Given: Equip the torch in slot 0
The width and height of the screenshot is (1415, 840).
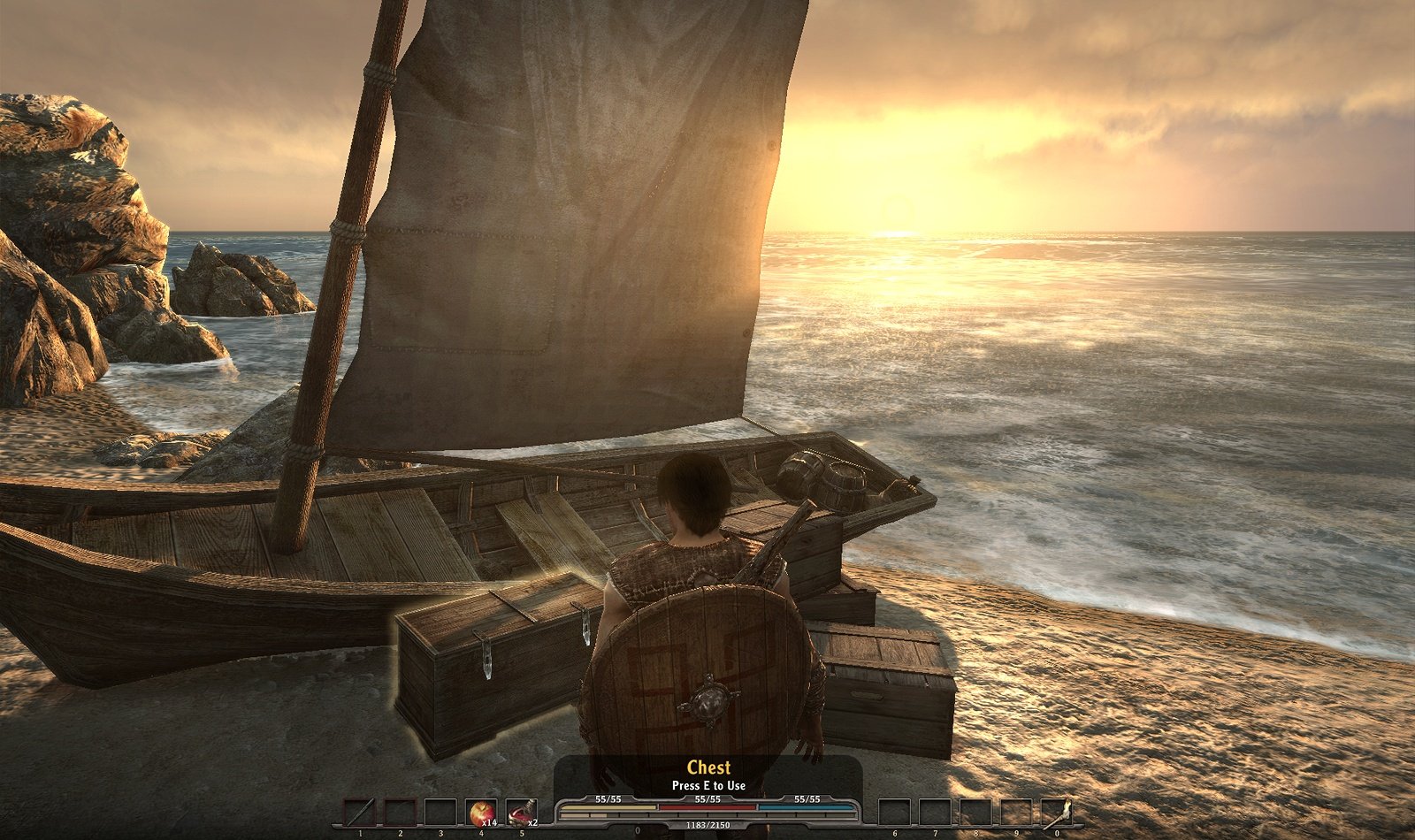Looking at the screenshot, I should [1056, 813].
